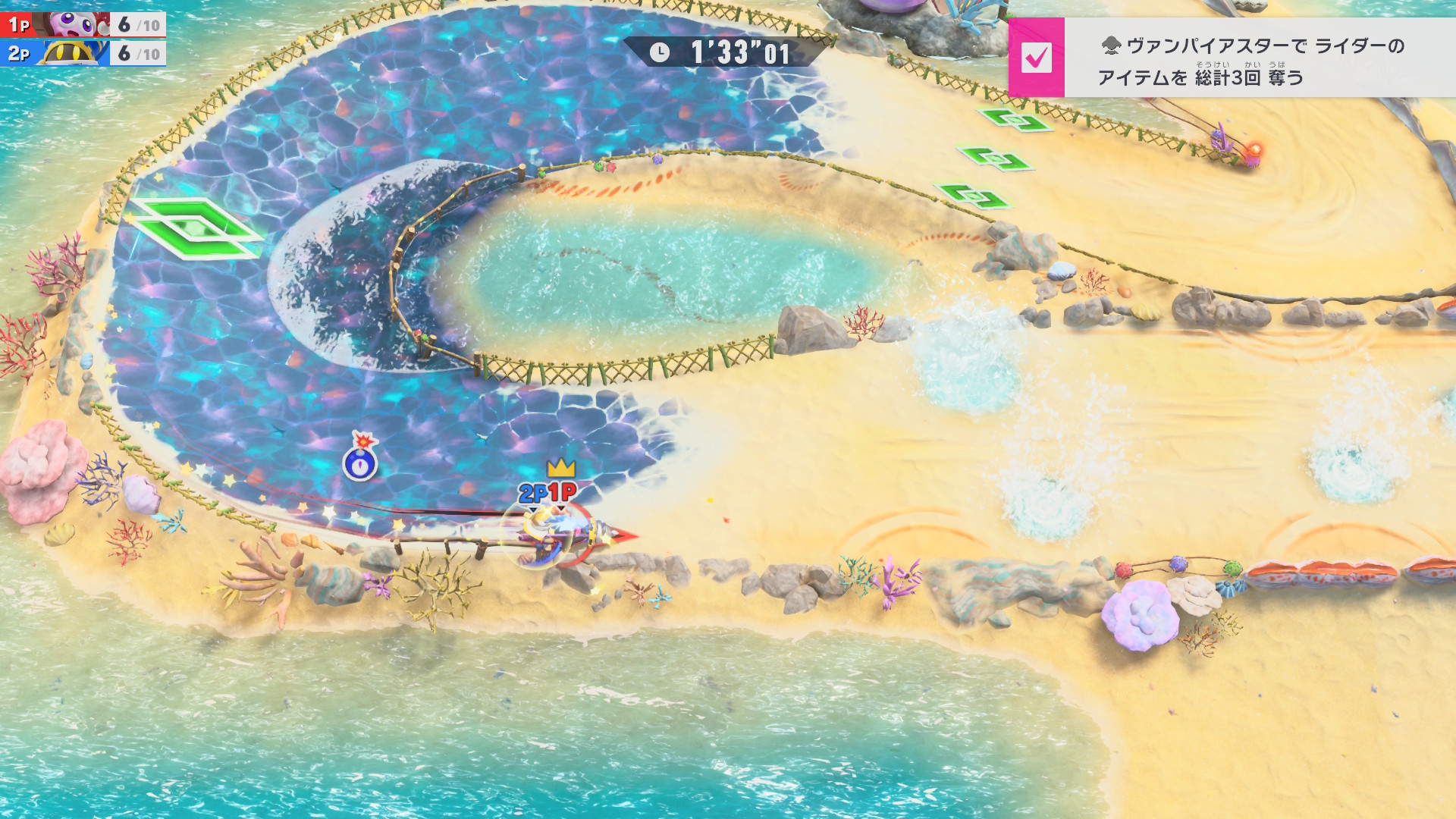The height and width of the screenshot is (819, 1456).
Task: Click the pink mission checkmark box
Action: pyautogui.click(x=1036, y=58)
